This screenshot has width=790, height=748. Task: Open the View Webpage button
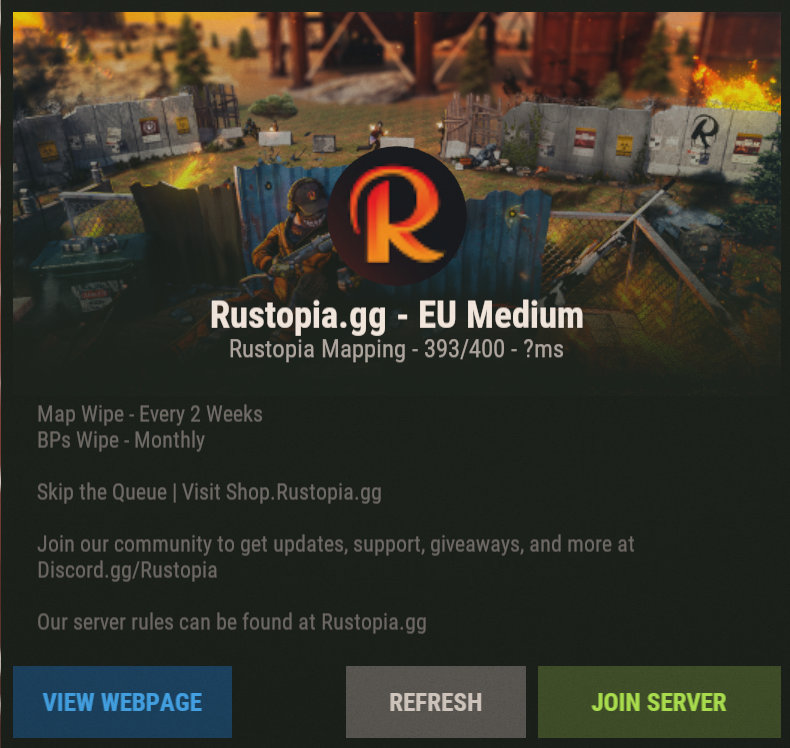pos(123,702)
